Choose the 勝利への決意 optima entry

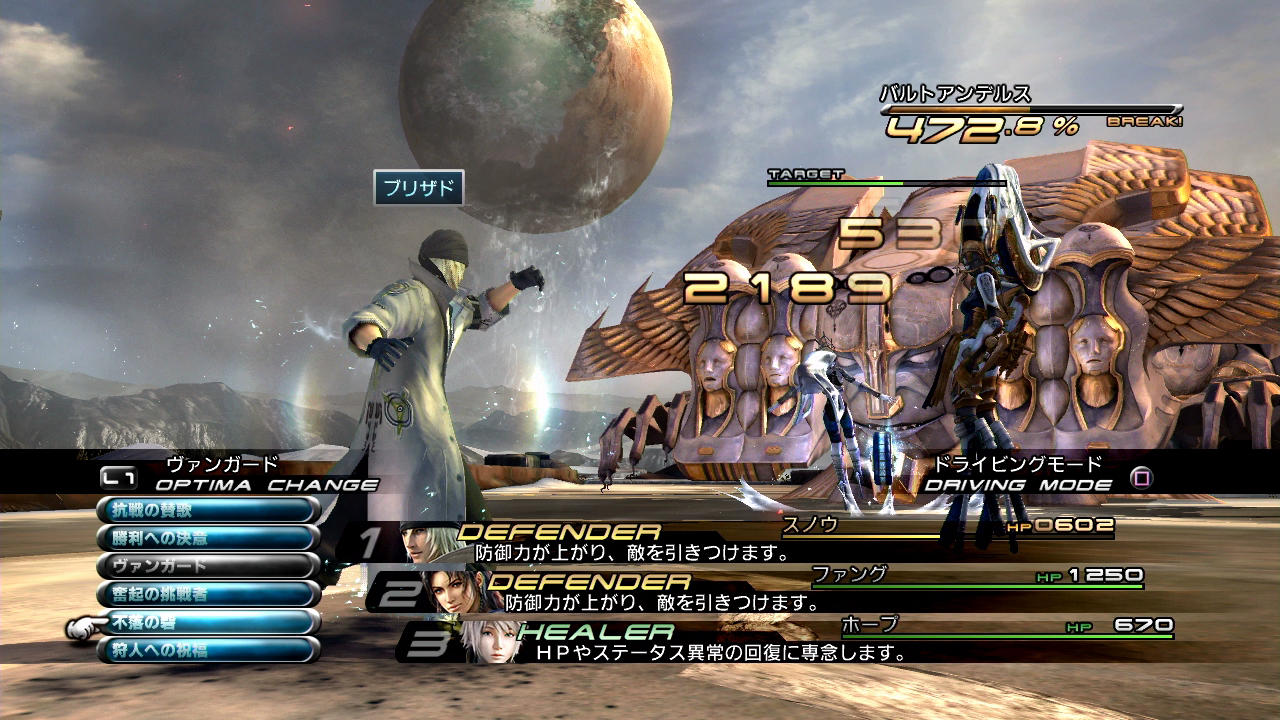click(208, 537)
